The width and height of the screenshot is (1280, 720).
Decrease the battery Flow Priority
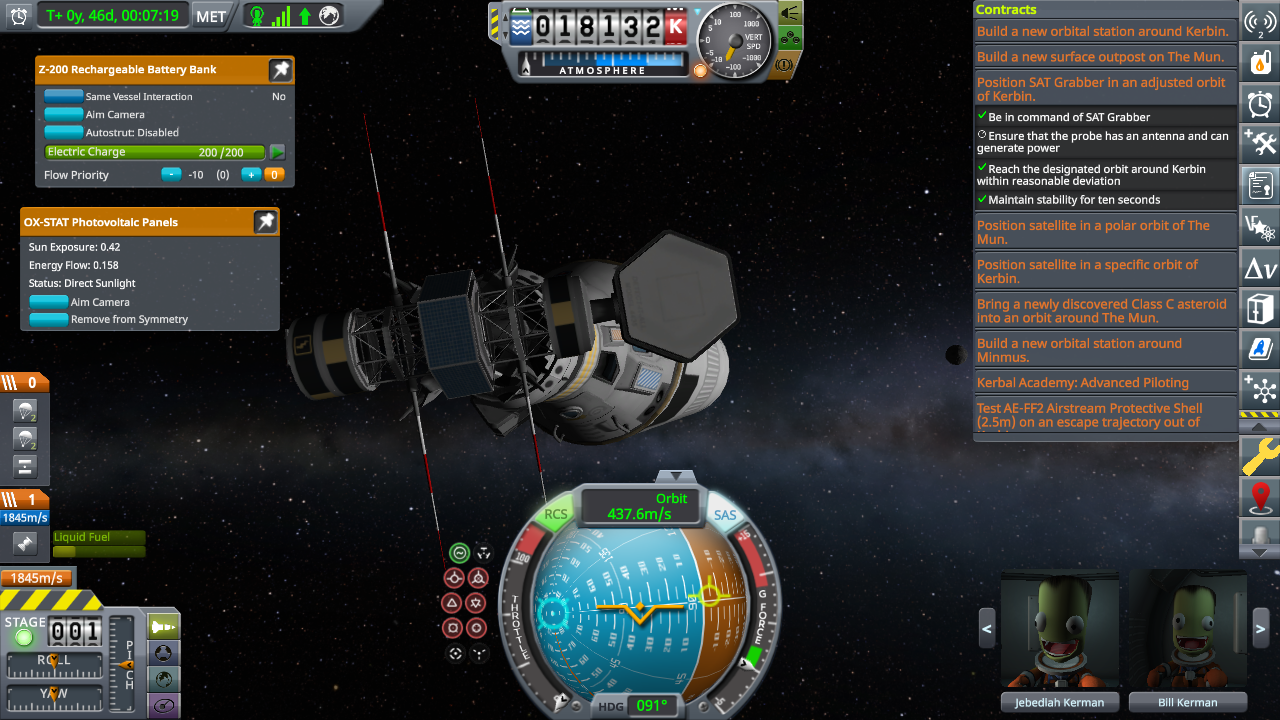click(171, 175)
